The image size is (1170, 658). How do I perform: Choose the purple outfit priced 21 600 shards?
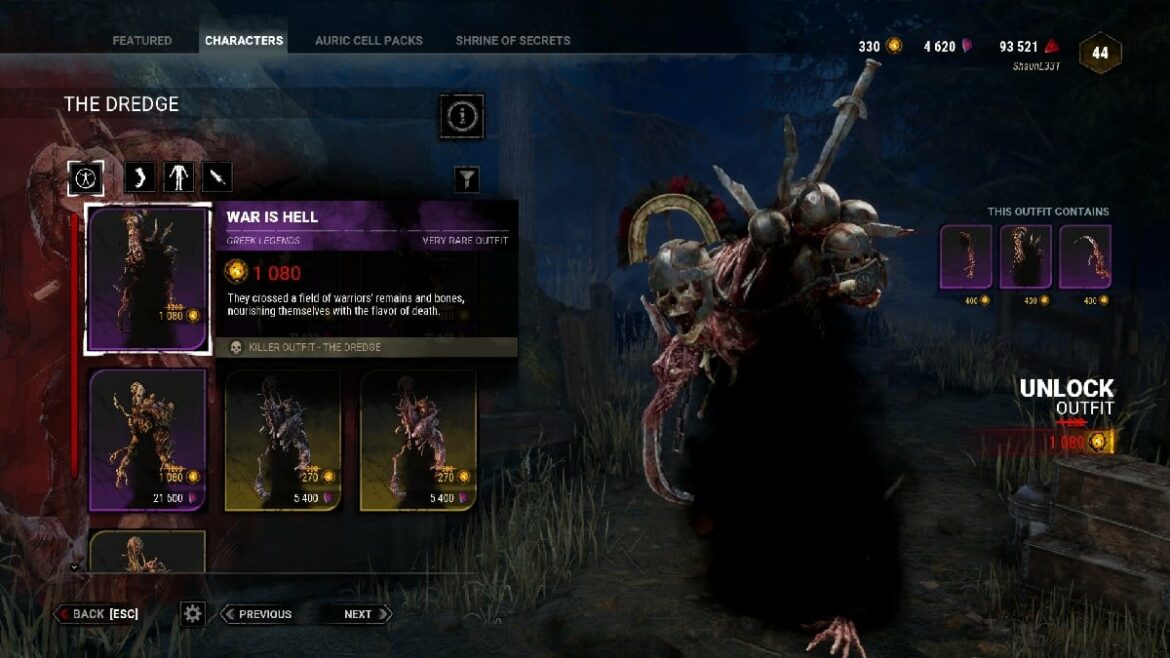click(148, 439)
